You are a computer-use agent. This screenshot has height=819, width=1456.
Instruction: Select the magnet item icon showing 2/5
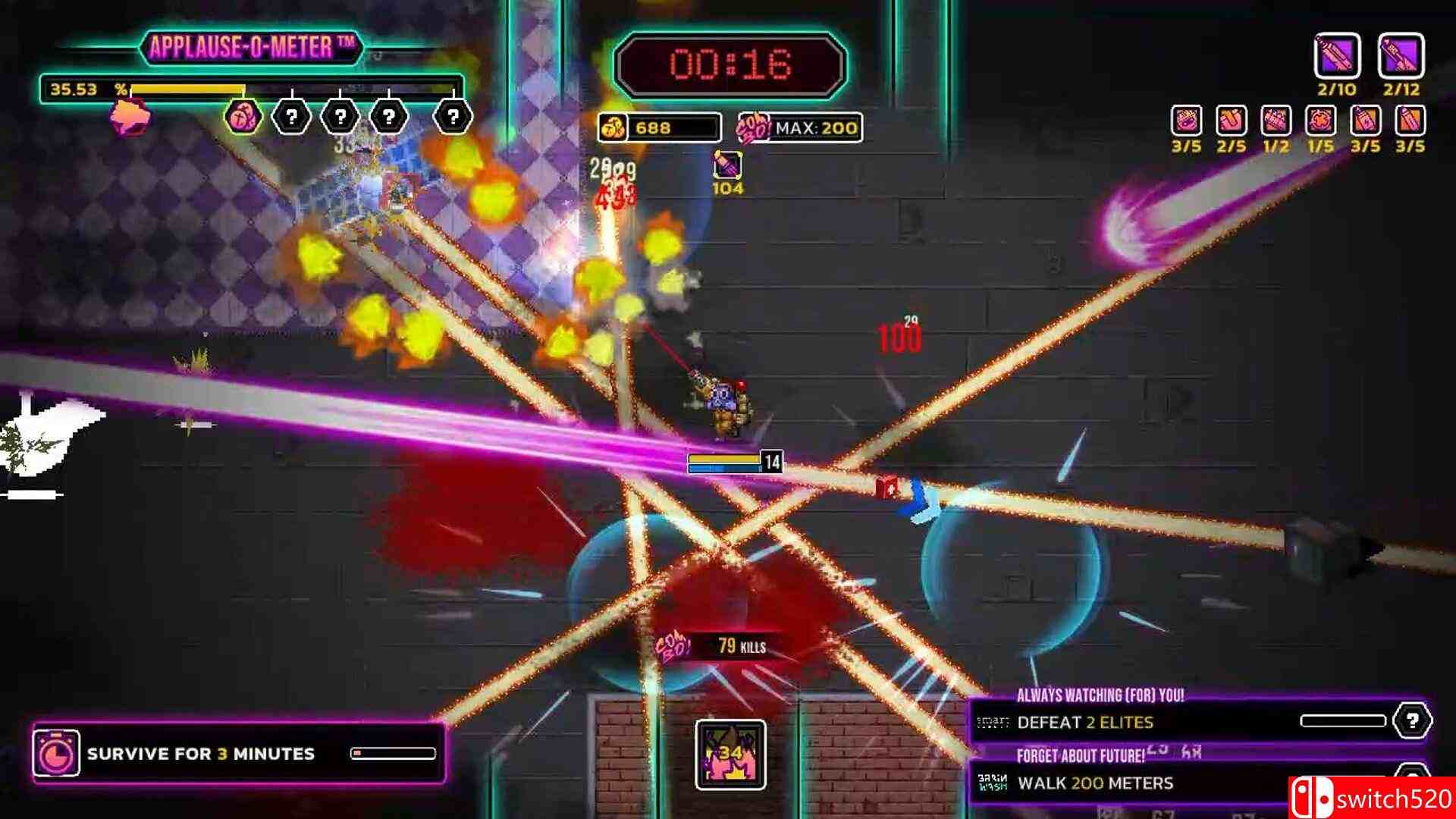click(1232, 121)
